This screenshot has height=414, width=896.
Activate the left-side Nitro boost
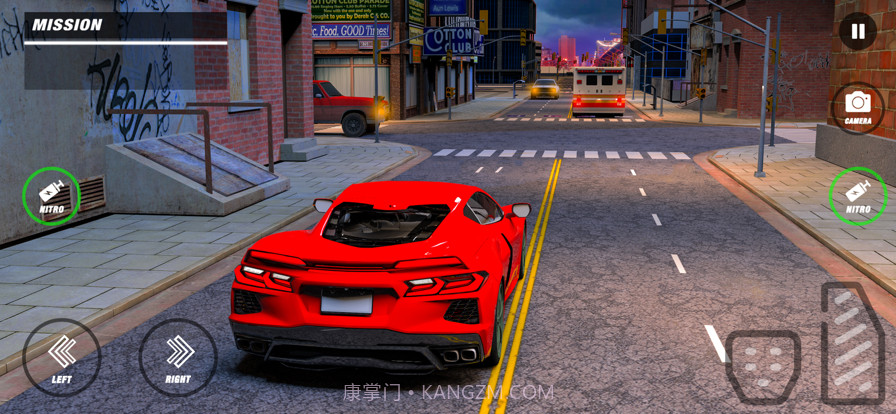click(52, 196)
